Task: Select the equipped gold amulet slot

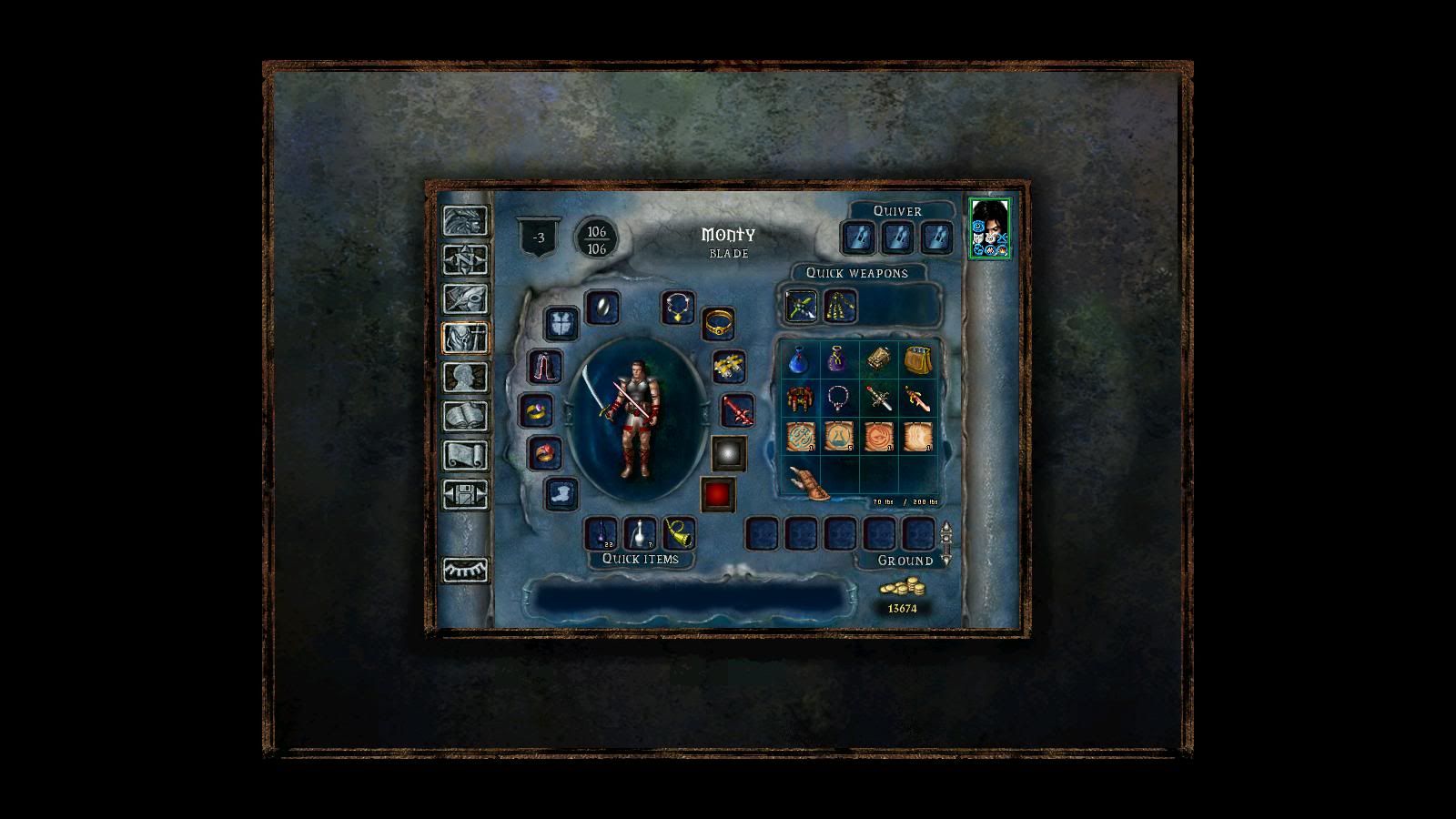Action: (x=678, y=308)
